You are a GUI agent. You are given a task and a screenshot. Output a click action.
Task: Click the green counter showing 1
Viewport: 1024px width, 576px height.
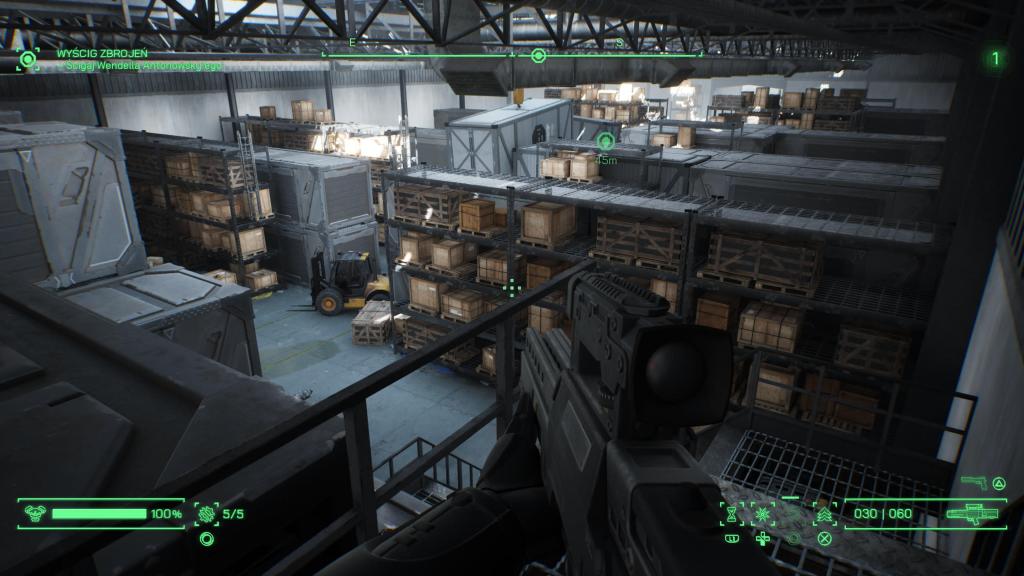995,59
